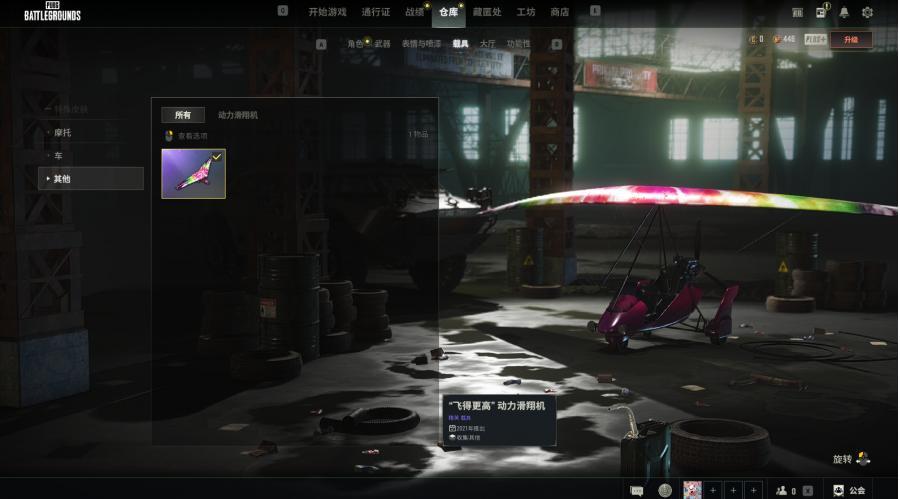The image size is (900, 499).
Task: Choose the 摩托 (Motorcycle) category
Action: click(62, 132)
